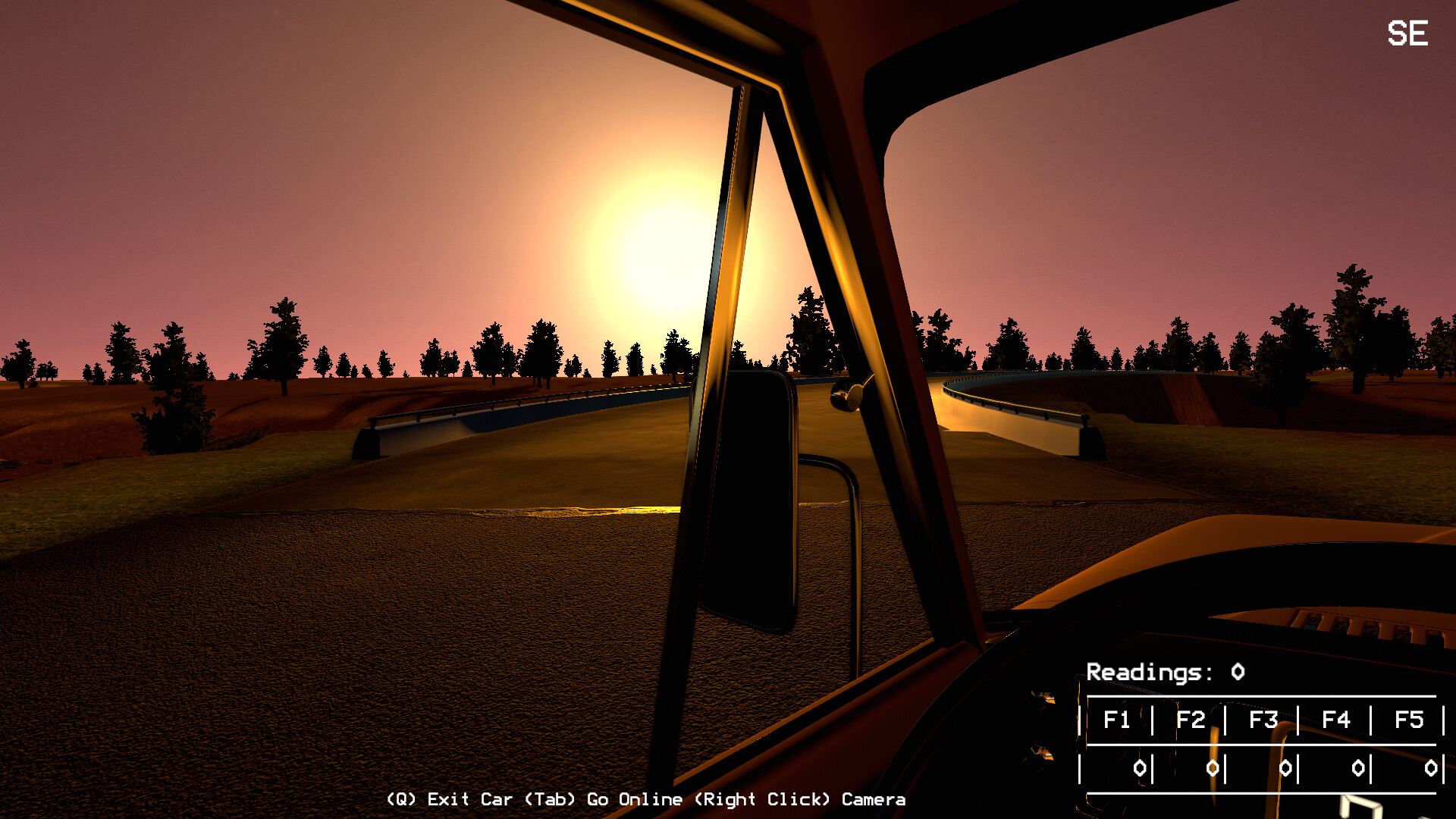Select the F5 header in the frequency table
The height and width of the screenshot is (819, 1456).
click(x=1410, y=720)
